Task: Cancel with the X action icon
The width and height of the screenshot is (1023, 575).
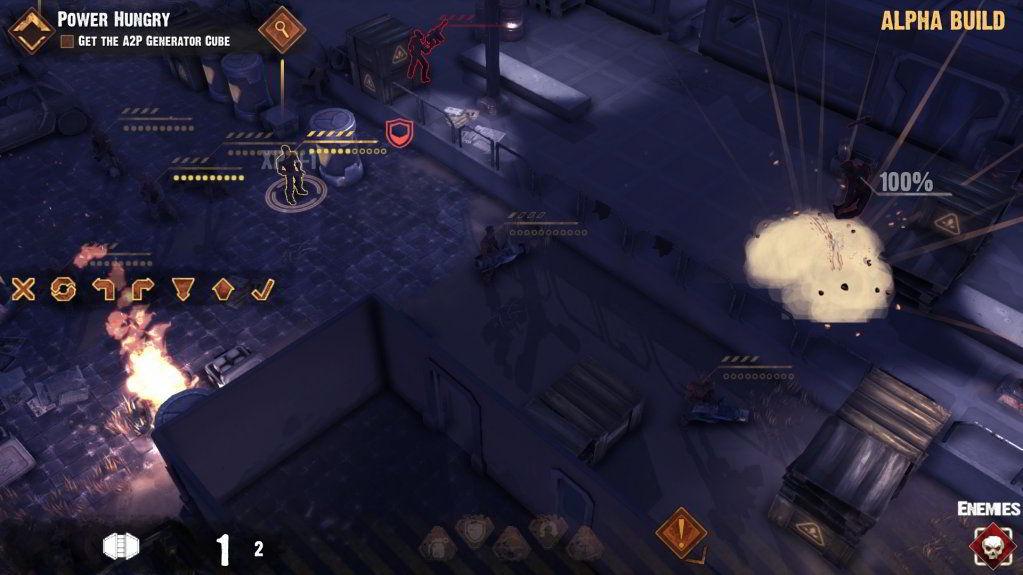Action: (x=23, y=290)
